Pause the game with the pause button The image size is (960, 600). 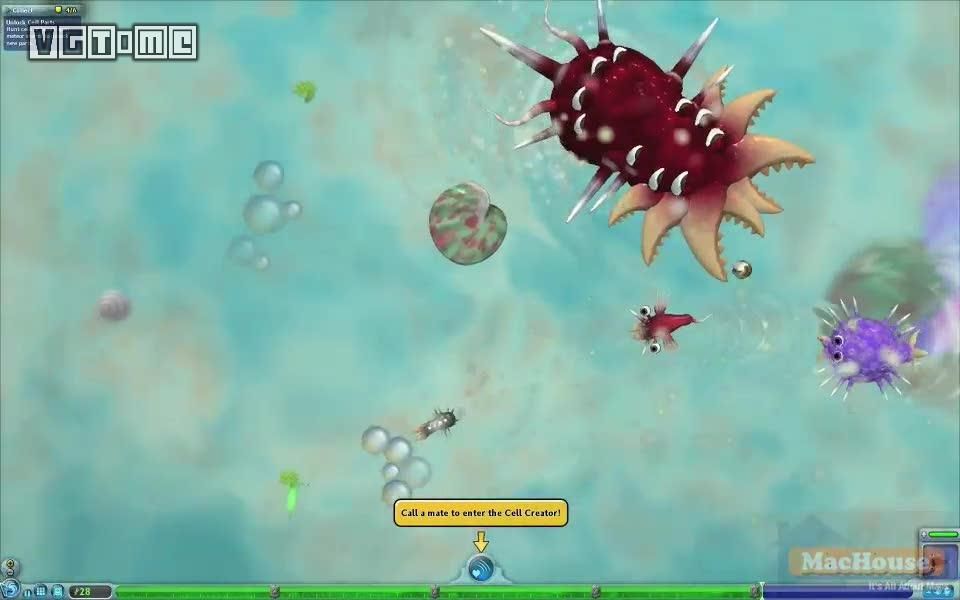point(28,592)
